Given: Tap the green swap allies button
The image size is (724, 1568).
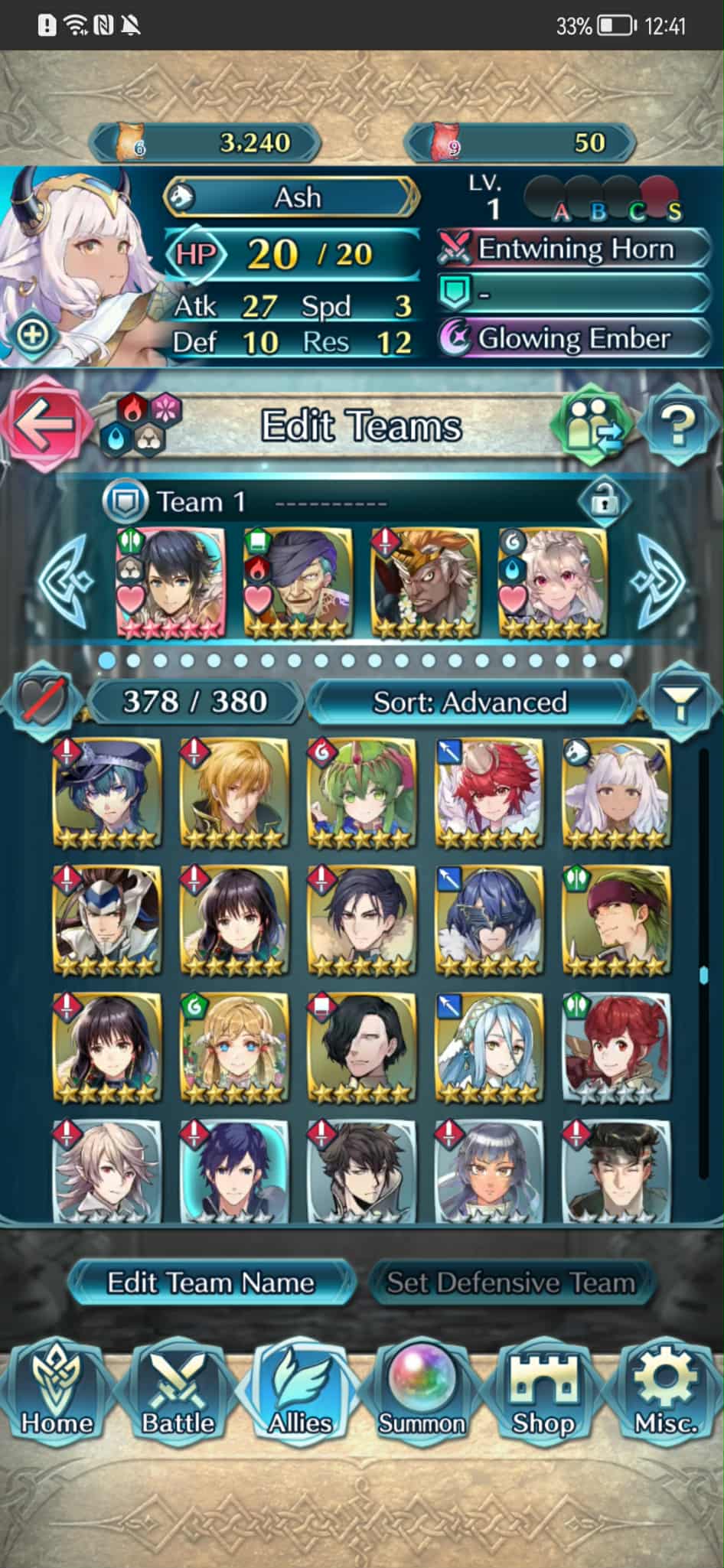Looking at the screenshot, I should (x=595, y=423).
